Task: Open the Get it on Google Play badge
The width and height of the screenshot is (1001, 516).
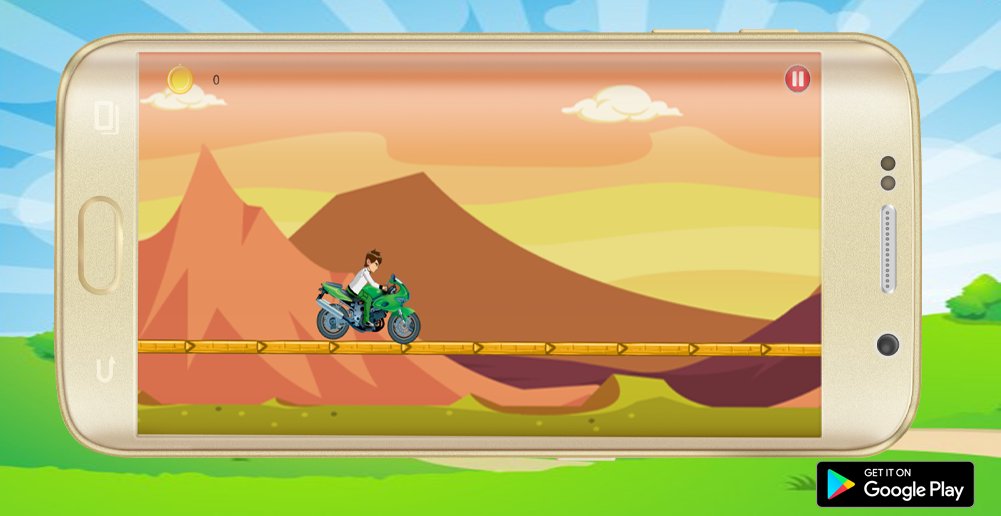Action: (x=895, y=484)
